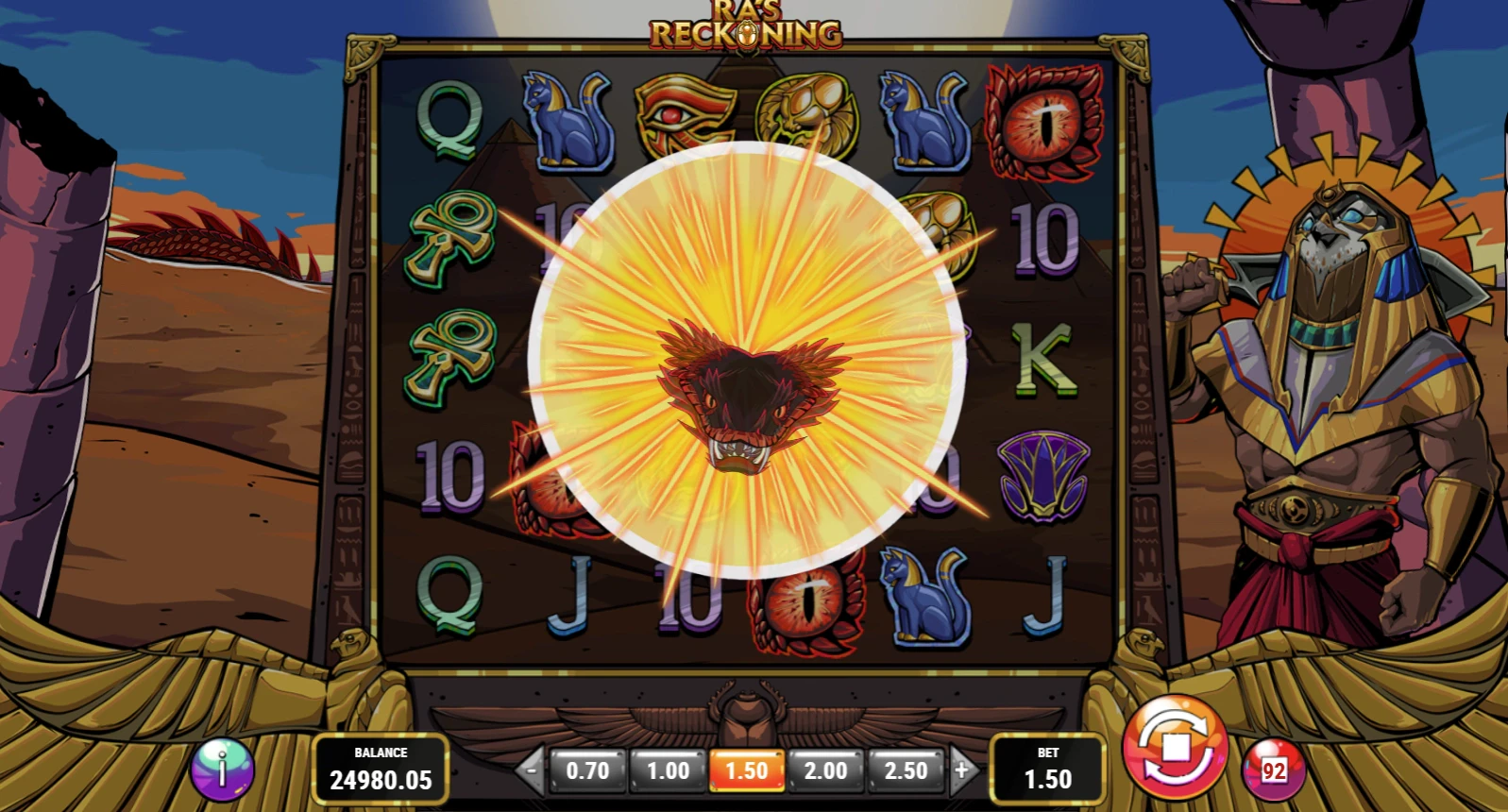The height and width of the screenshot is (812, 1508).
Task: Click the BET display showing 1.50
Action: (x=1048, y=770)
